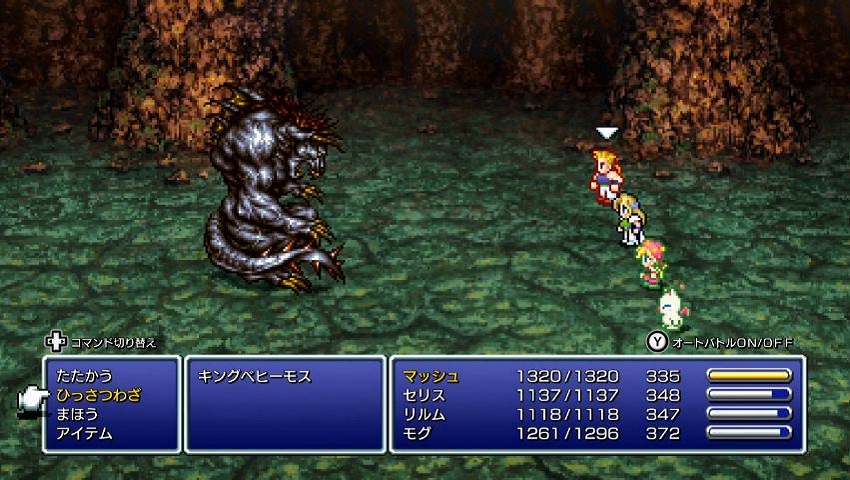This screenshot has width=850, height=480.
Task: Toggle オートバトル ON/OFF
Action: pyautogui.click(x=720, y=341)
